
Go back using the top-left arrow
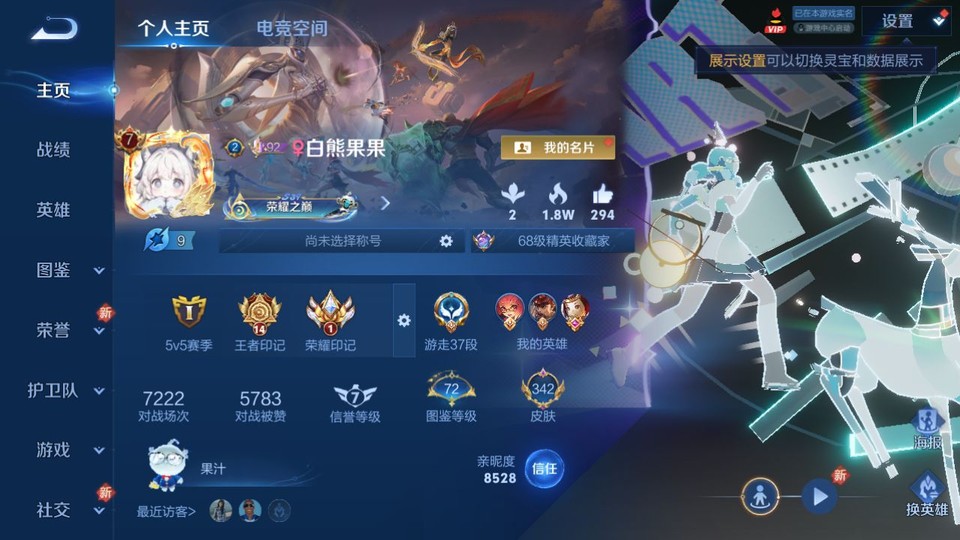[x=54, y=28]
